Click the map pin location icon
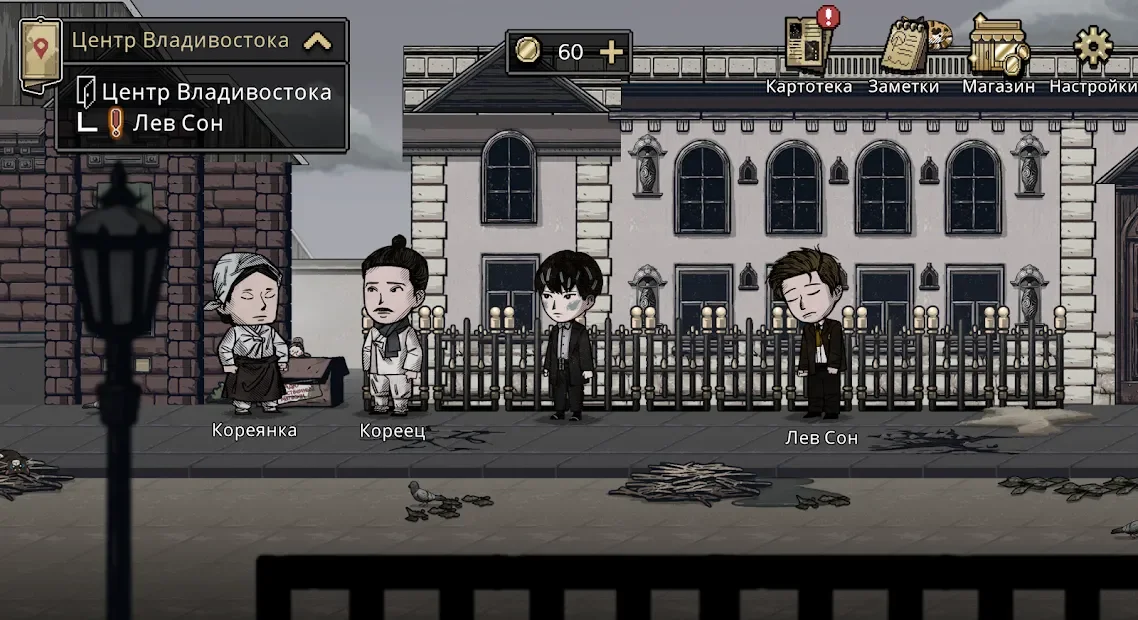1138x620 pixels. (x=40, y=48)
